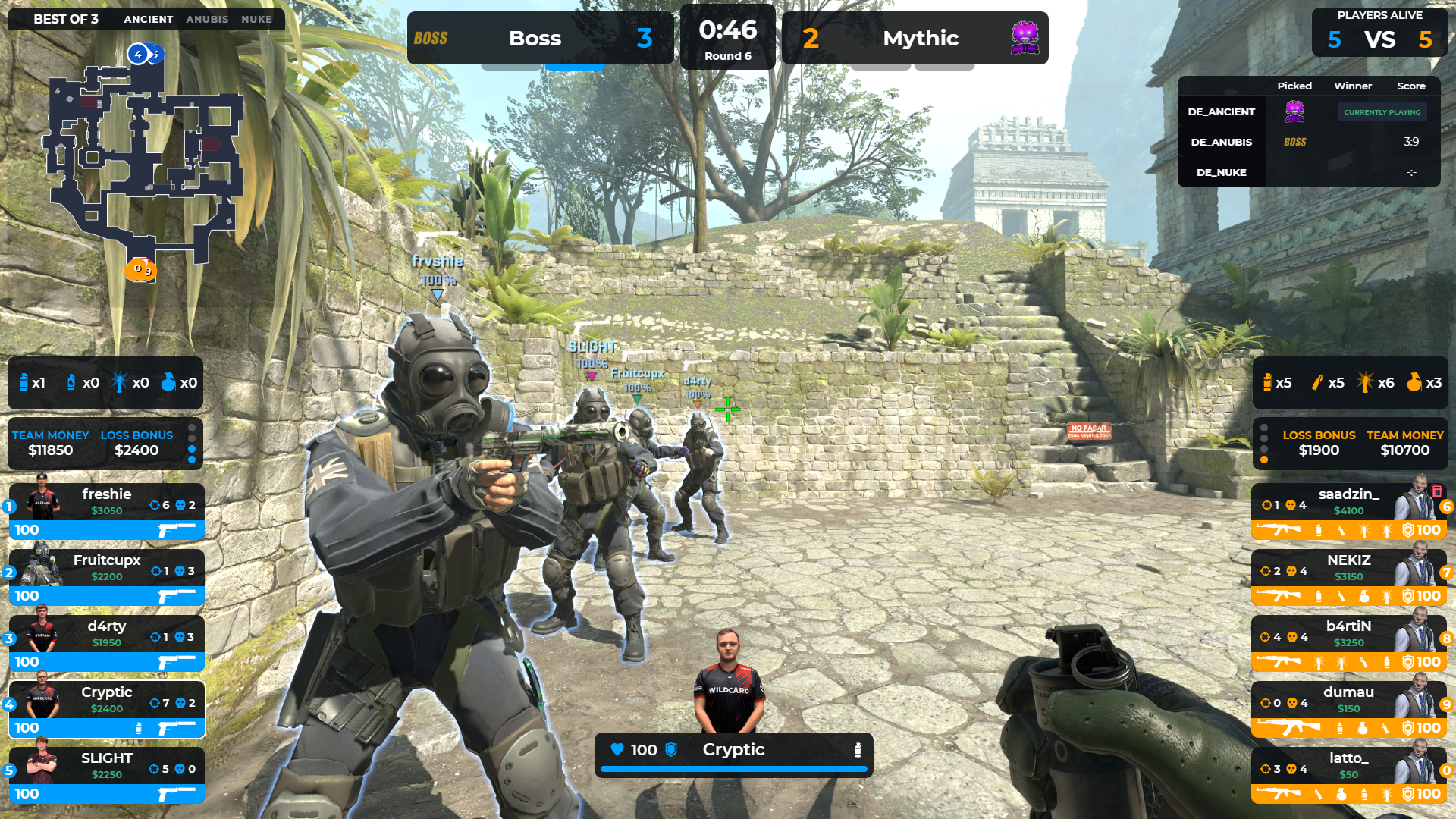Click Cryptic's row in the team list

click(x=106, y=708)
